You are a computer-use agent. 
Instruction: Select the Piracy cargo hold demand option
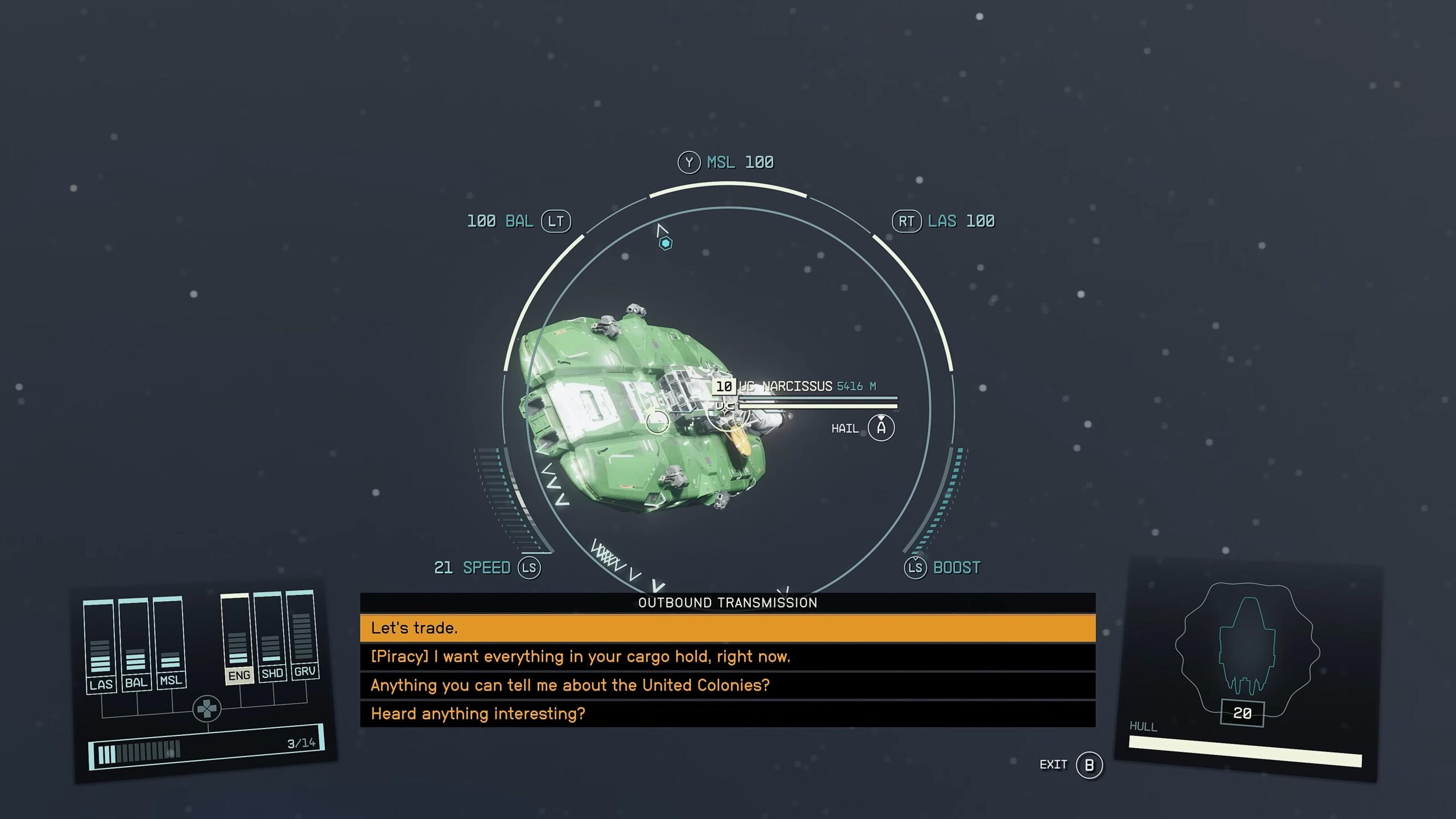727,657
